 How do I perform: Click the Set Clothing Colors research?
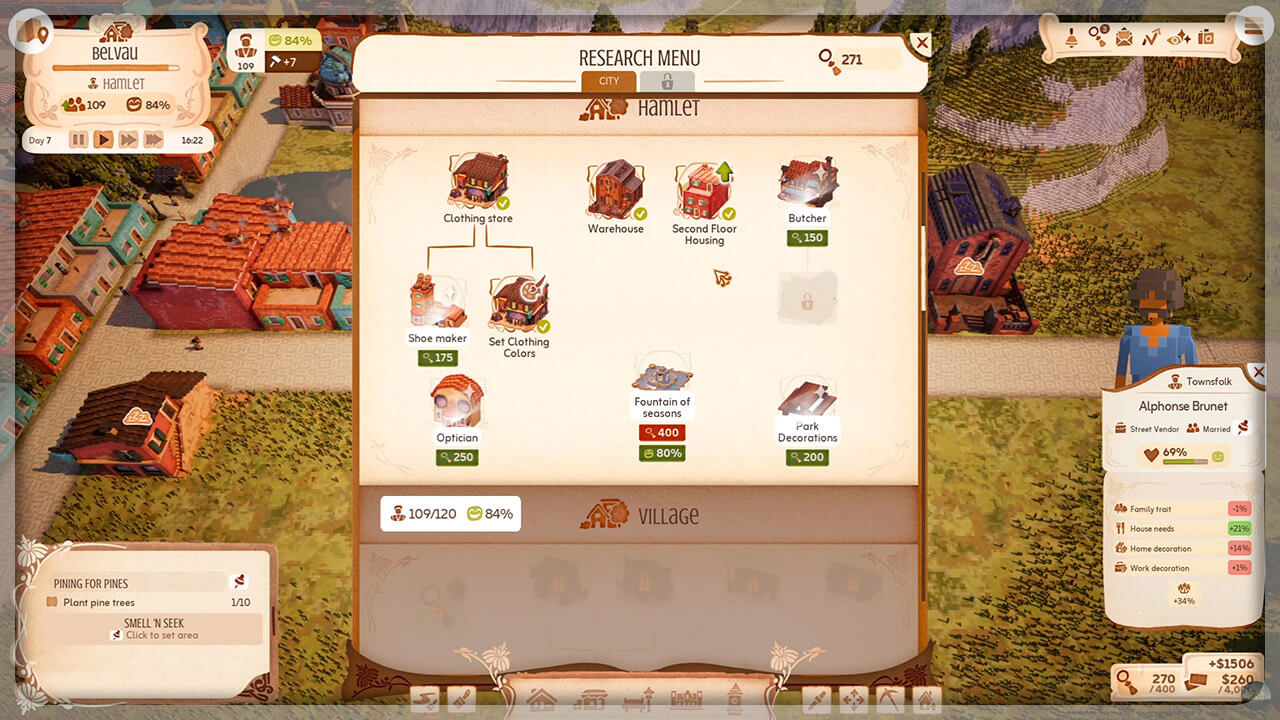pyautogui.click(x=519, y=306)
